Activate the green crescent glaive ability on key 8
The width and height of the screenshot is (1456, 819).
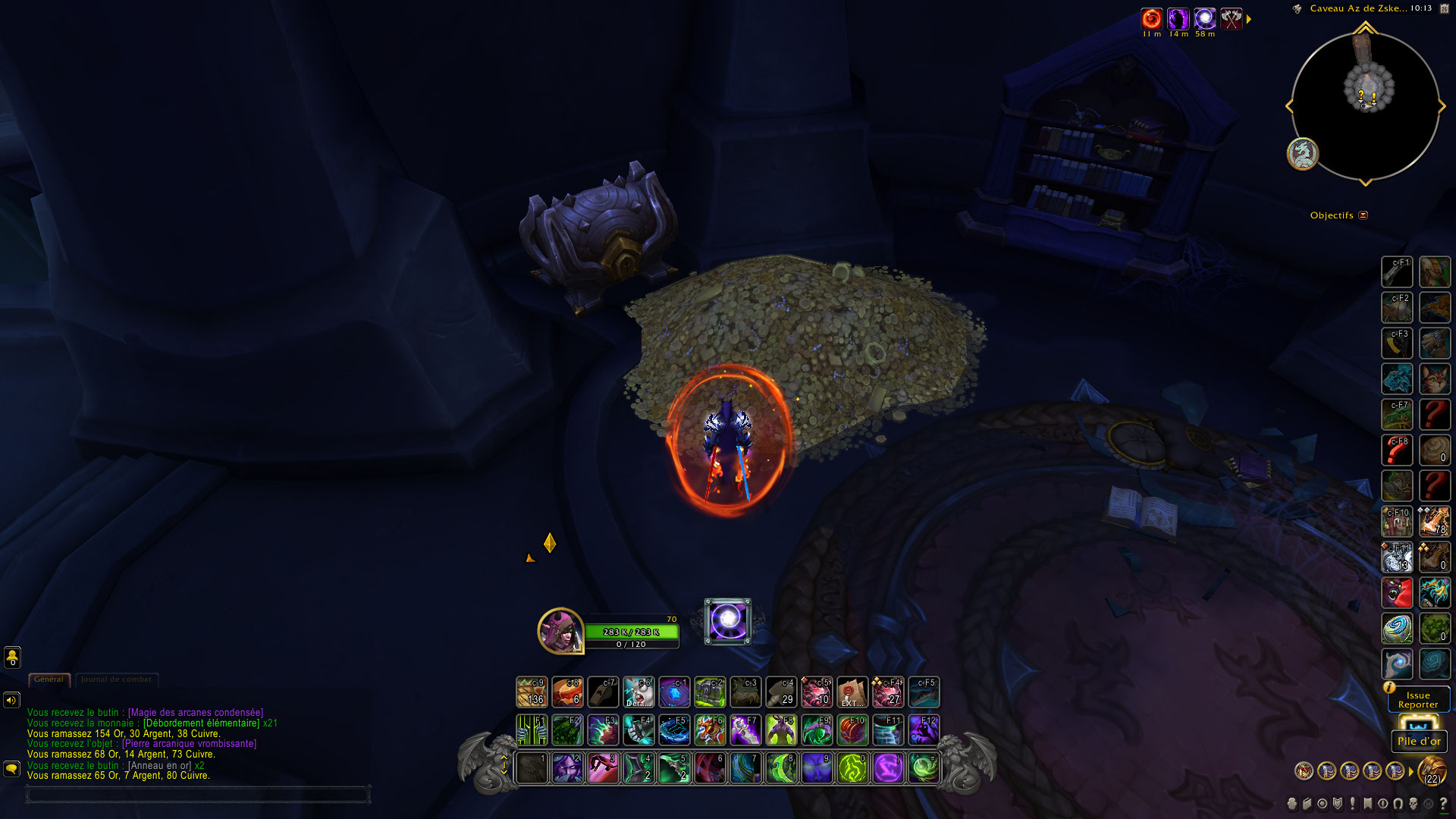[781, 768]
